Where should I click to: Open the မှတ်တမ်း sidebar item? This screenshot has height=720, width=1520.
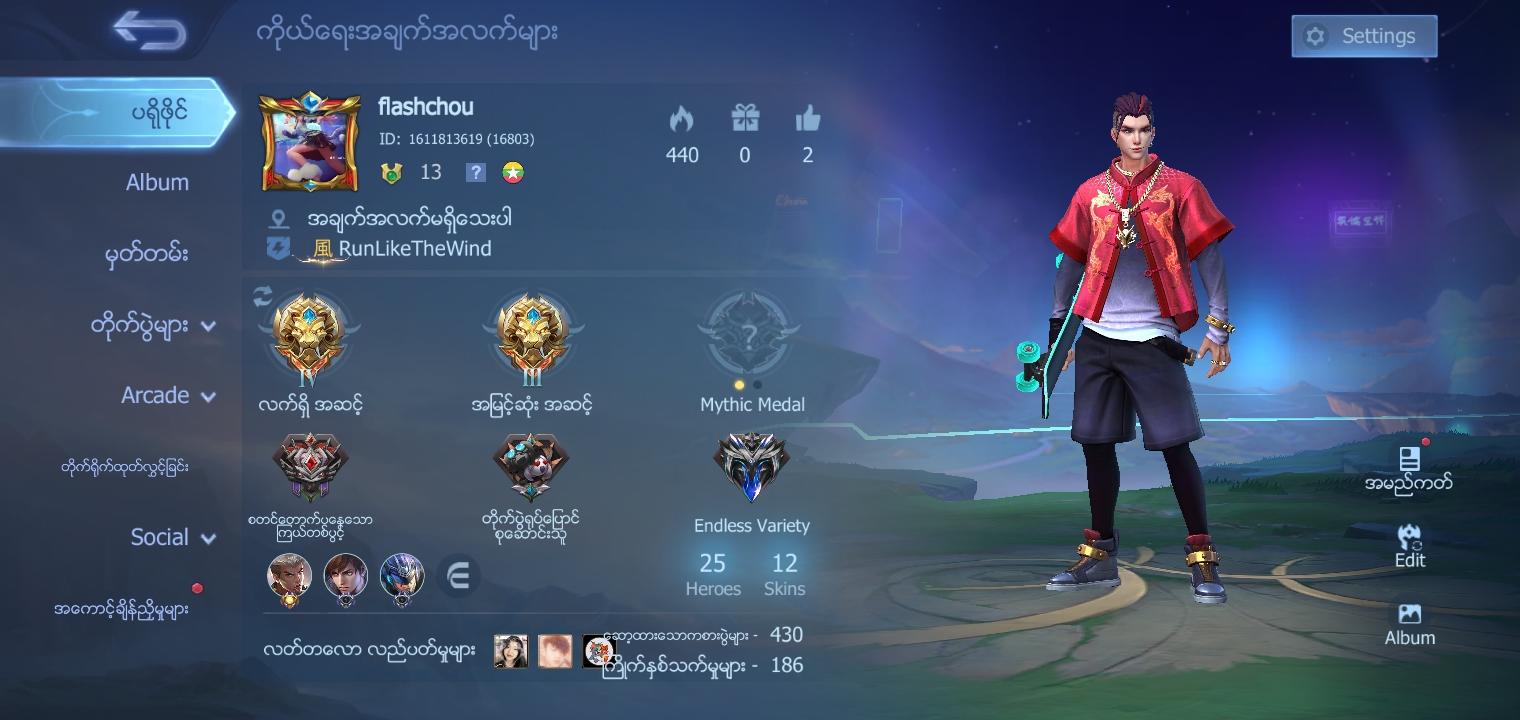148,254
